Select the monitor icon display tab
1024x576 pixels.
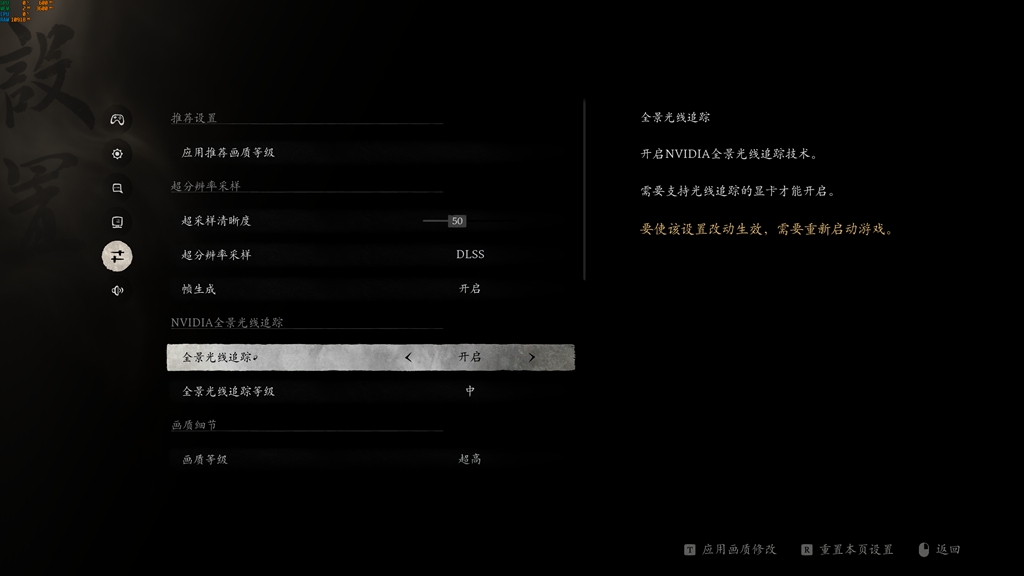tap(117, 222)
